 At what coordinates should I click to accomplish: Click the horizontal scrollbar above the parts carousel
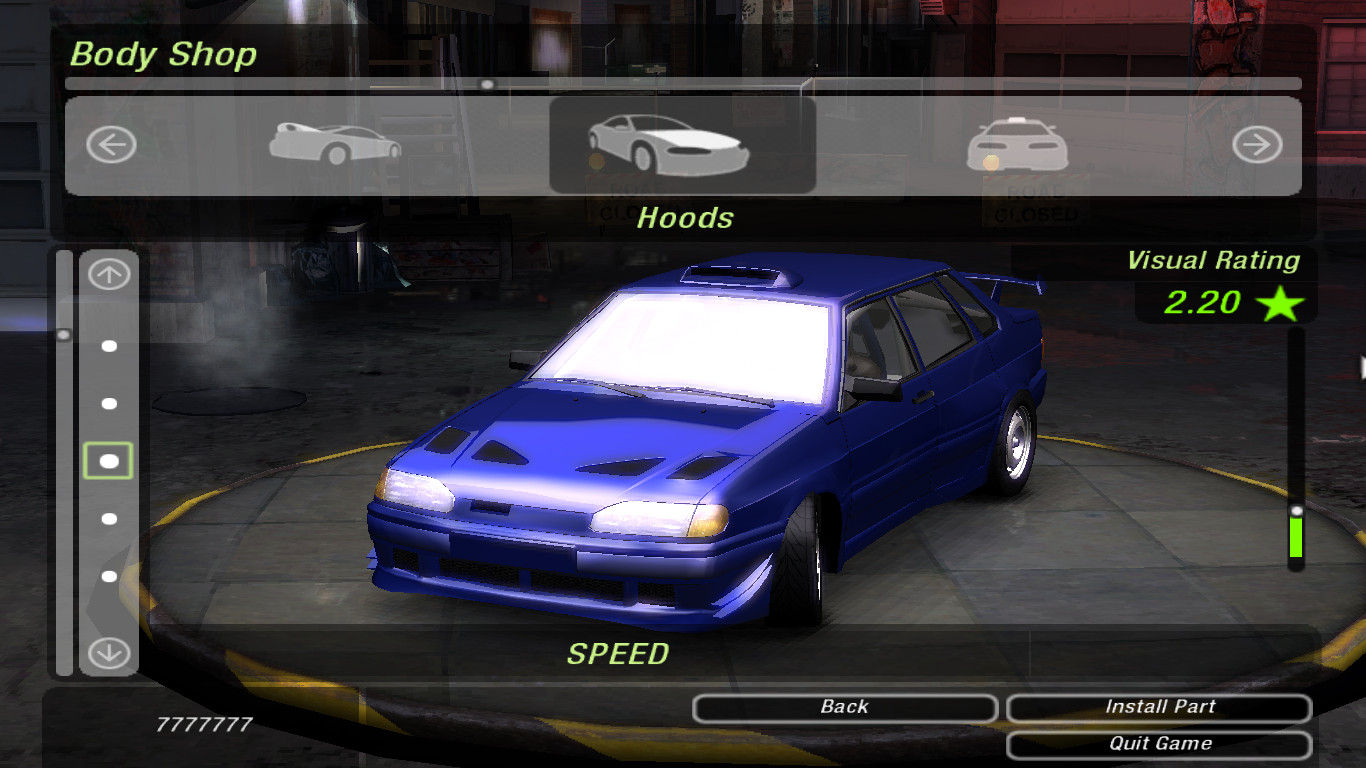click(x=487, y=84)
